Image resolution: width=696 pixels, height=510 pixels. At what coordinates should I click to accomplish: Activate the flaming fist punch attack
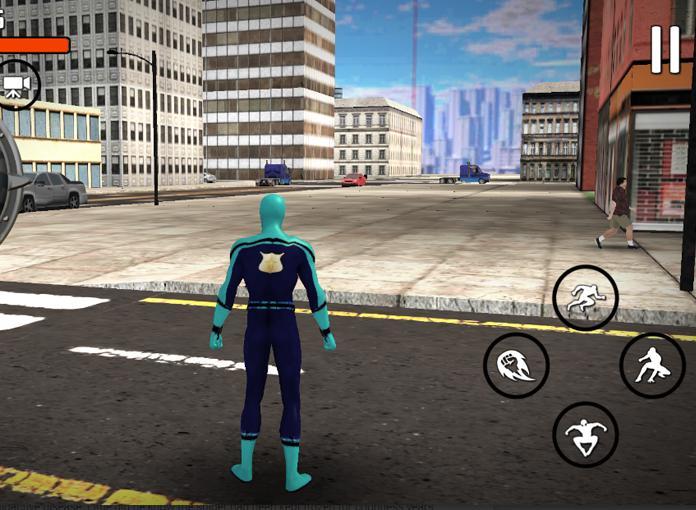pos(516,365)
